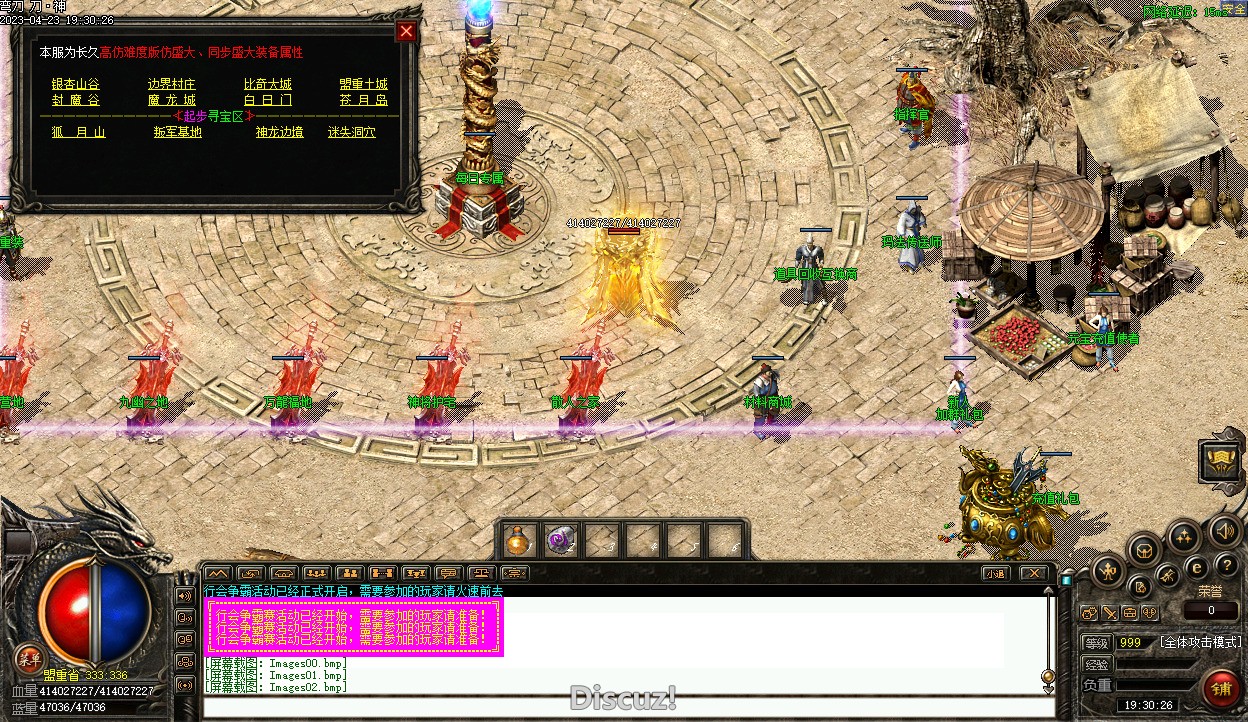Image resolution: width=1248 pixels, height=722 pixels.
Task: Open the red 铺 shop button
Action: pyautogui.click(x=1221, y=689)
